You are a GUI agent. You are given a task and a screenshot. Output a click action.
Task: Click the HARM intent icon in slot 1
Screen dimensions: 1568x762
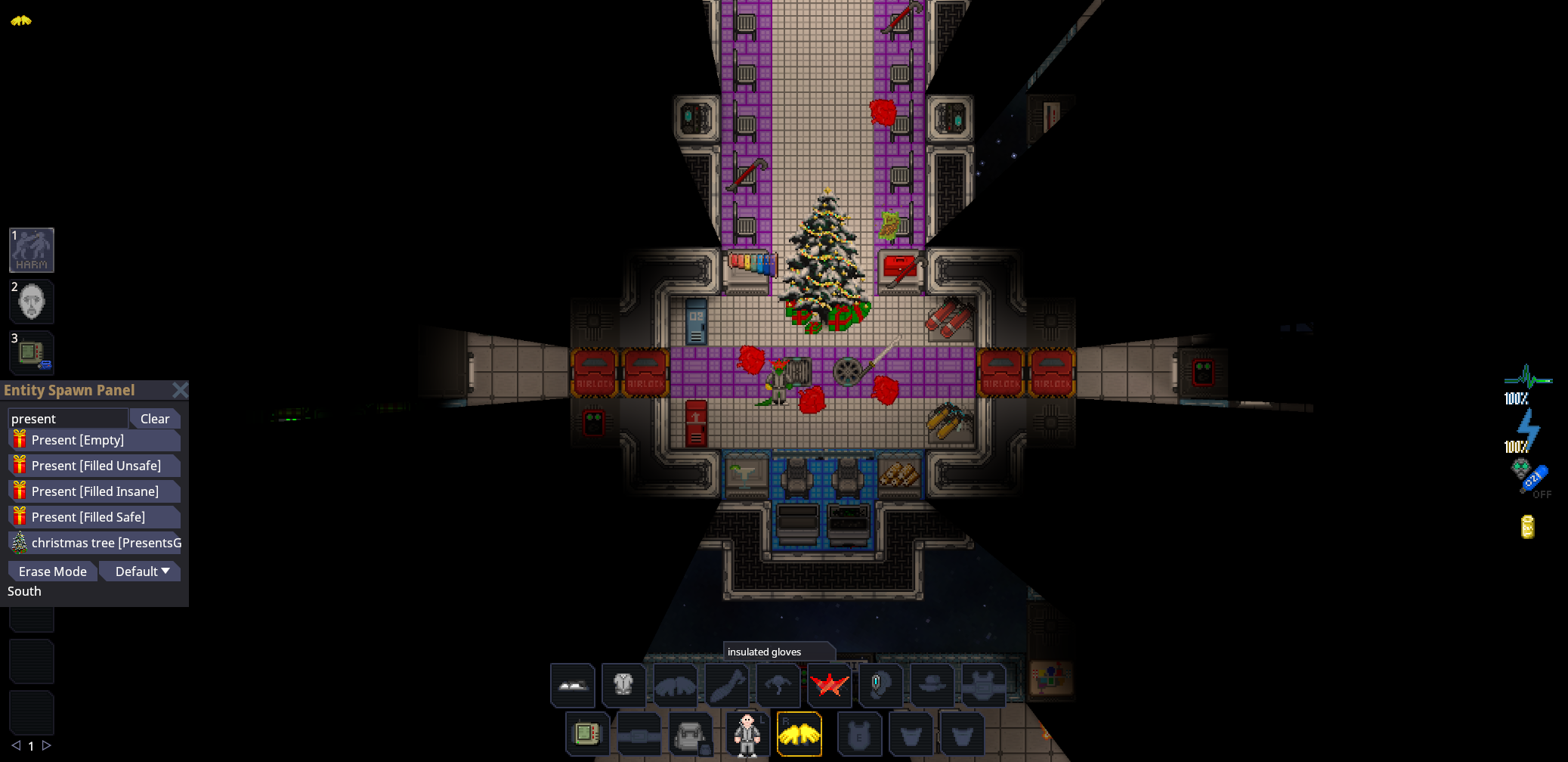(x=31, y=250)
